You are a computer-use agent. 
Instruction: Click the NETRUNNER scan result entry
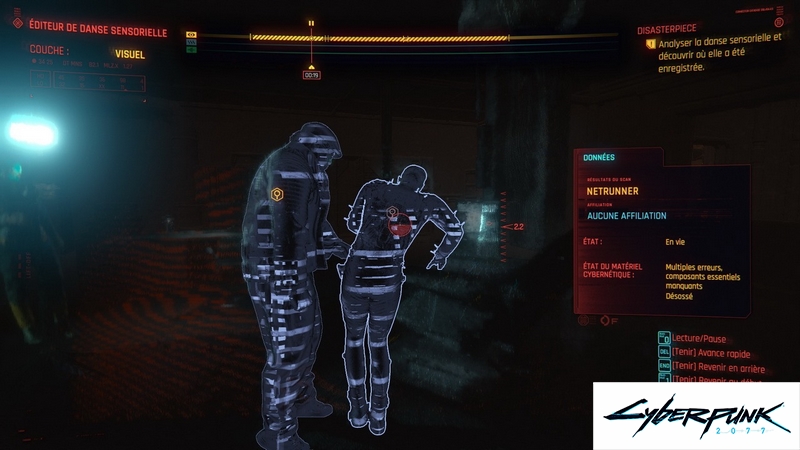(x=612, y=191)
